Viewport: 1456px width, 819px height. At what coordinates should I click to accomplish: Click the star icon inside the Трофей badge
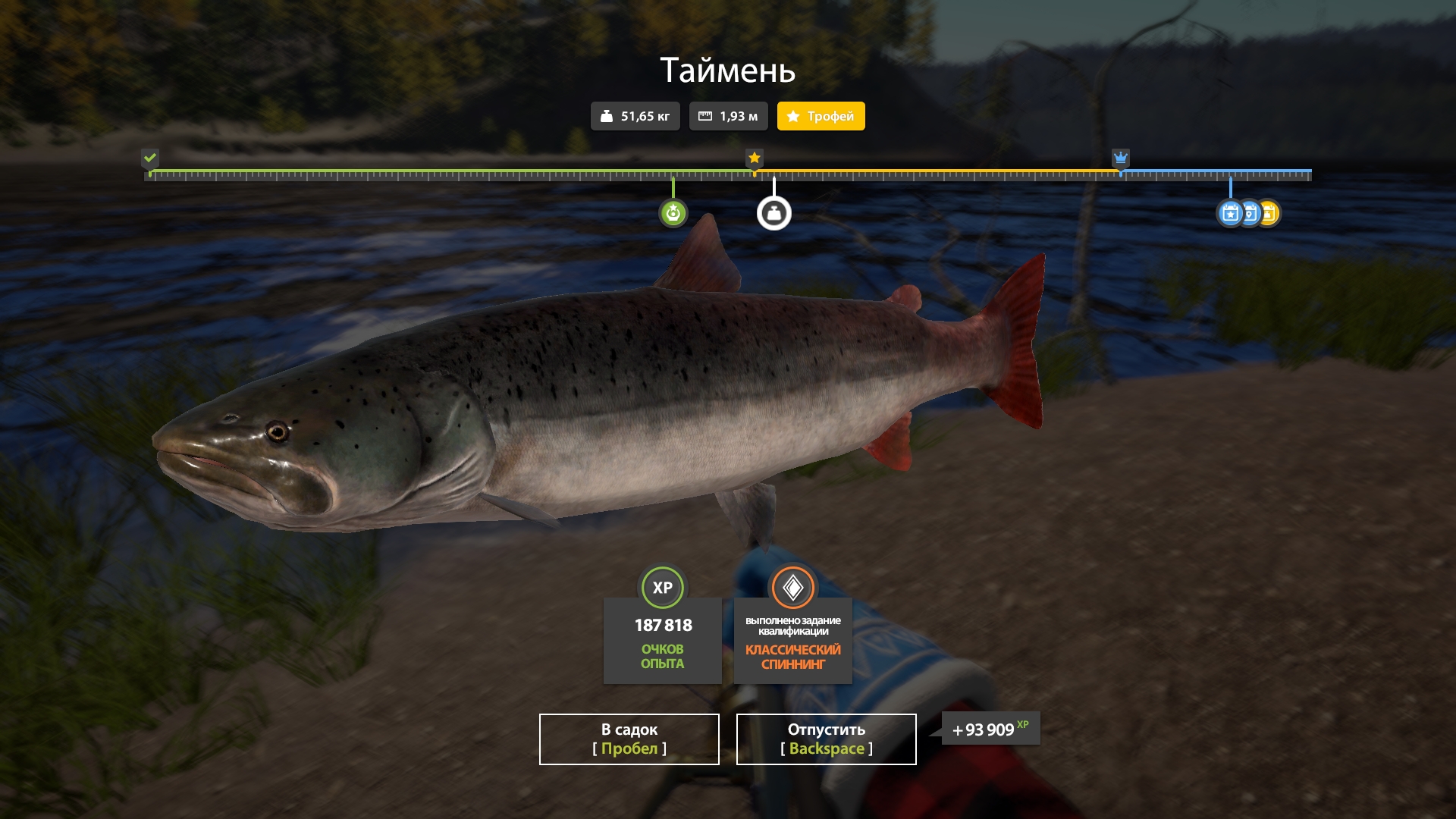coord(793,116)
